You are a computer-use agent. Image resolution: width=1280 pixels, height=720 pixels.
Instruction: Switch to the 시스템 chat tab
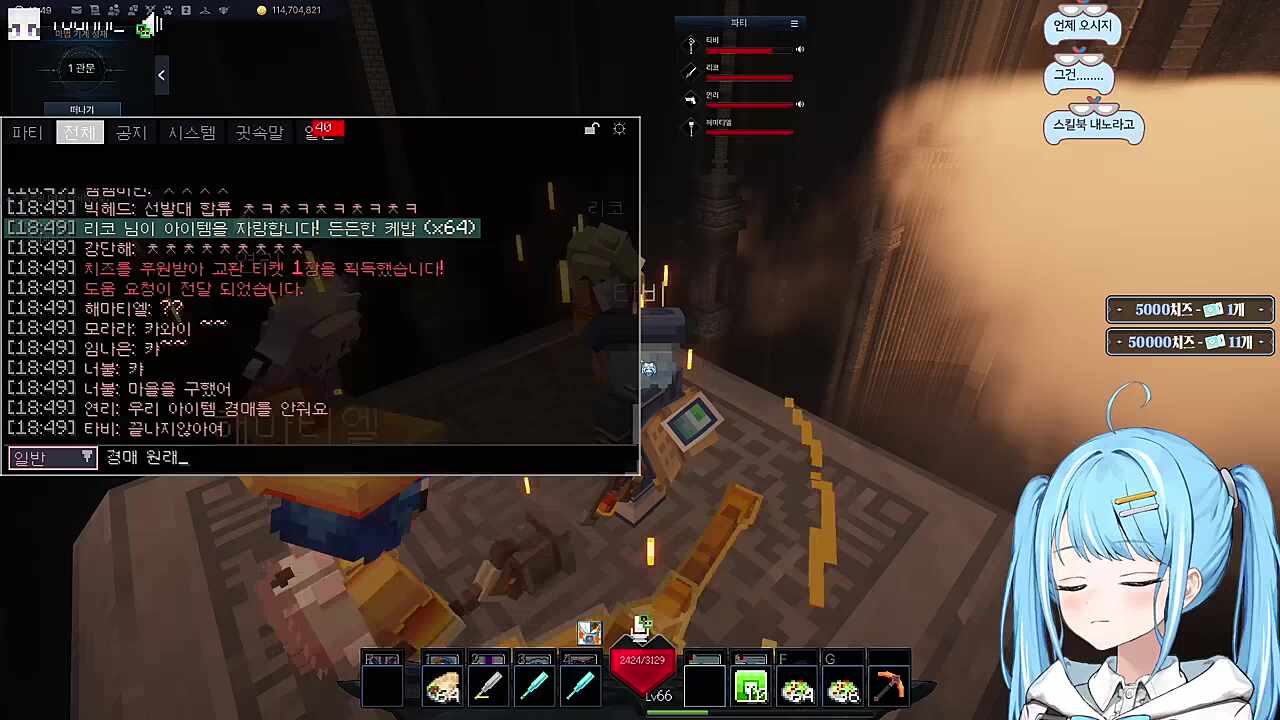point(191,132)
